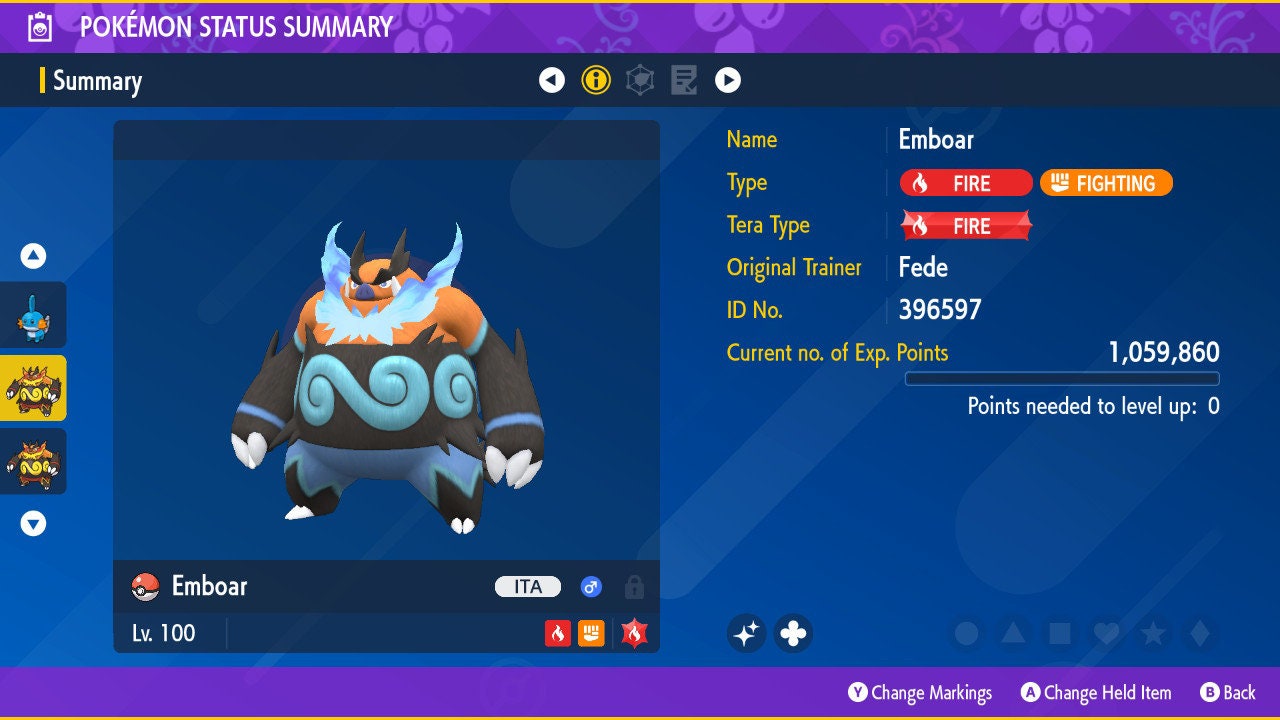Show the sparkle mark icon details
The height and width of the screenshot is (720, 1280).
pyautogui.click(x=747, y=633)
